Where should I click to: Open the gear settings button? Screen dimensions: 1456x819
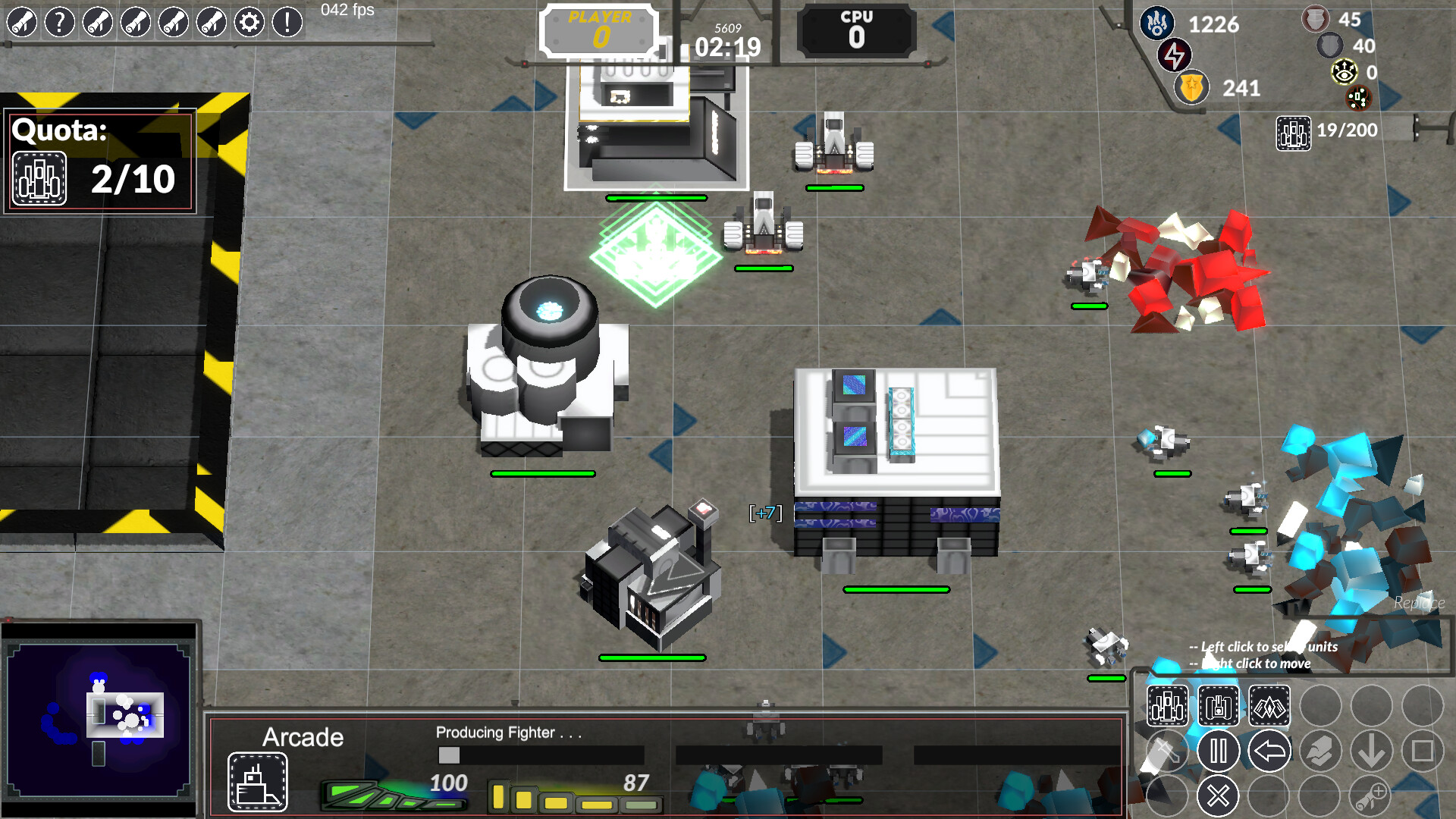249,23
